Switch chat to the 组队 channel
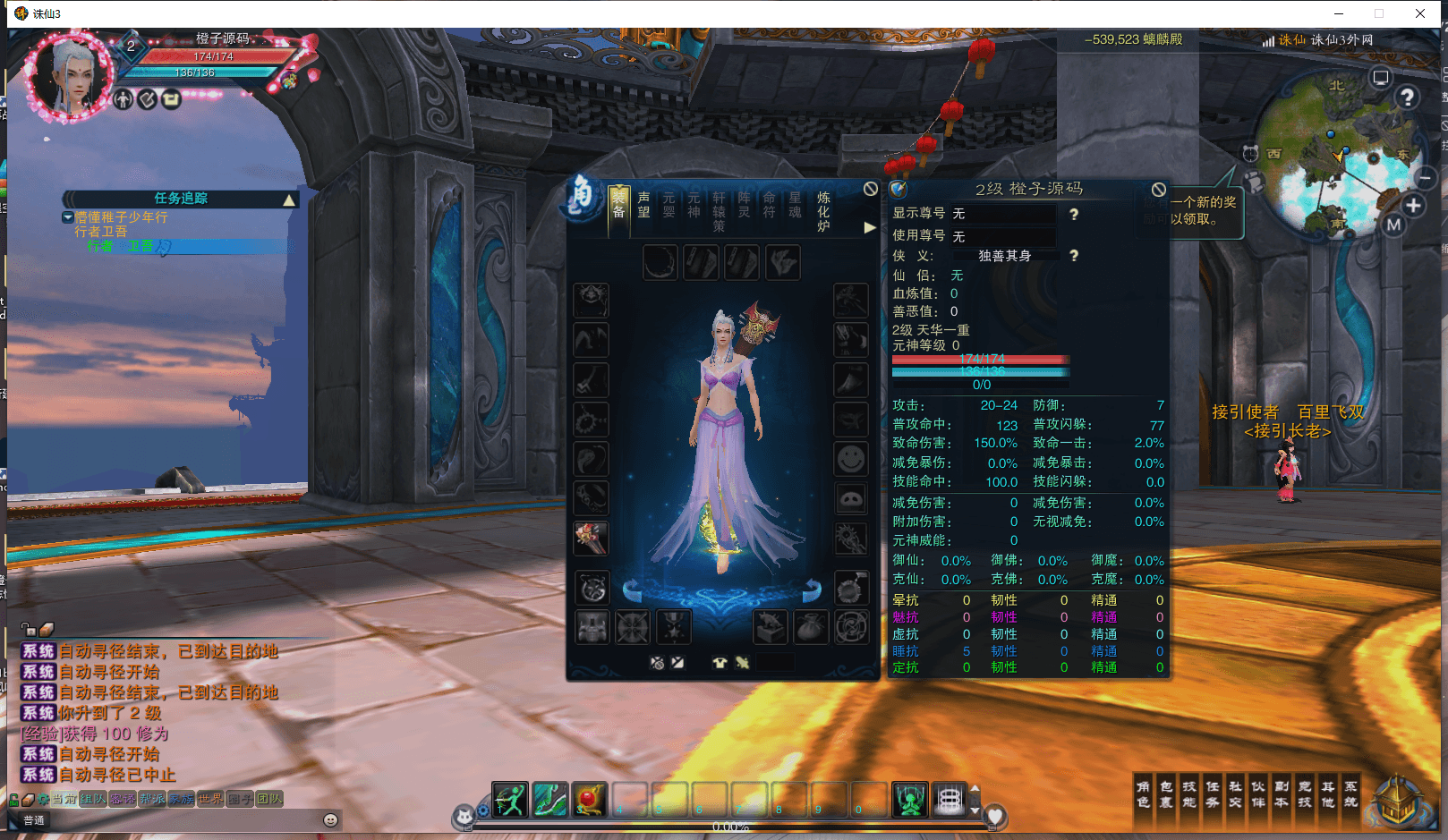The image size is (1448, 840). point(92,799)
